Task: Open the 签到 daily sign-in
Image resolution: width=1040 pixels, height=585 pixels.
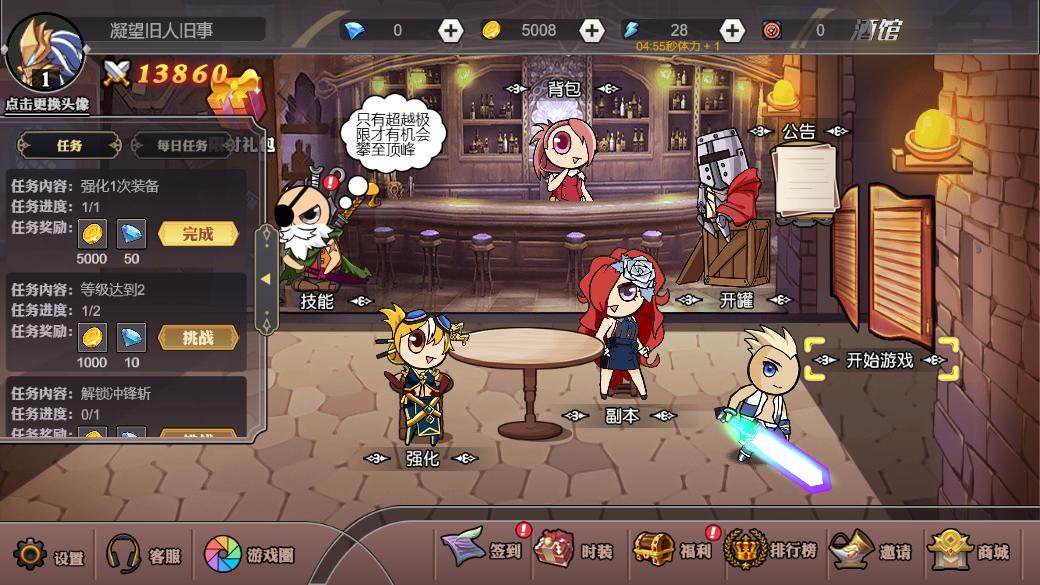Action: tap(485, 550)
